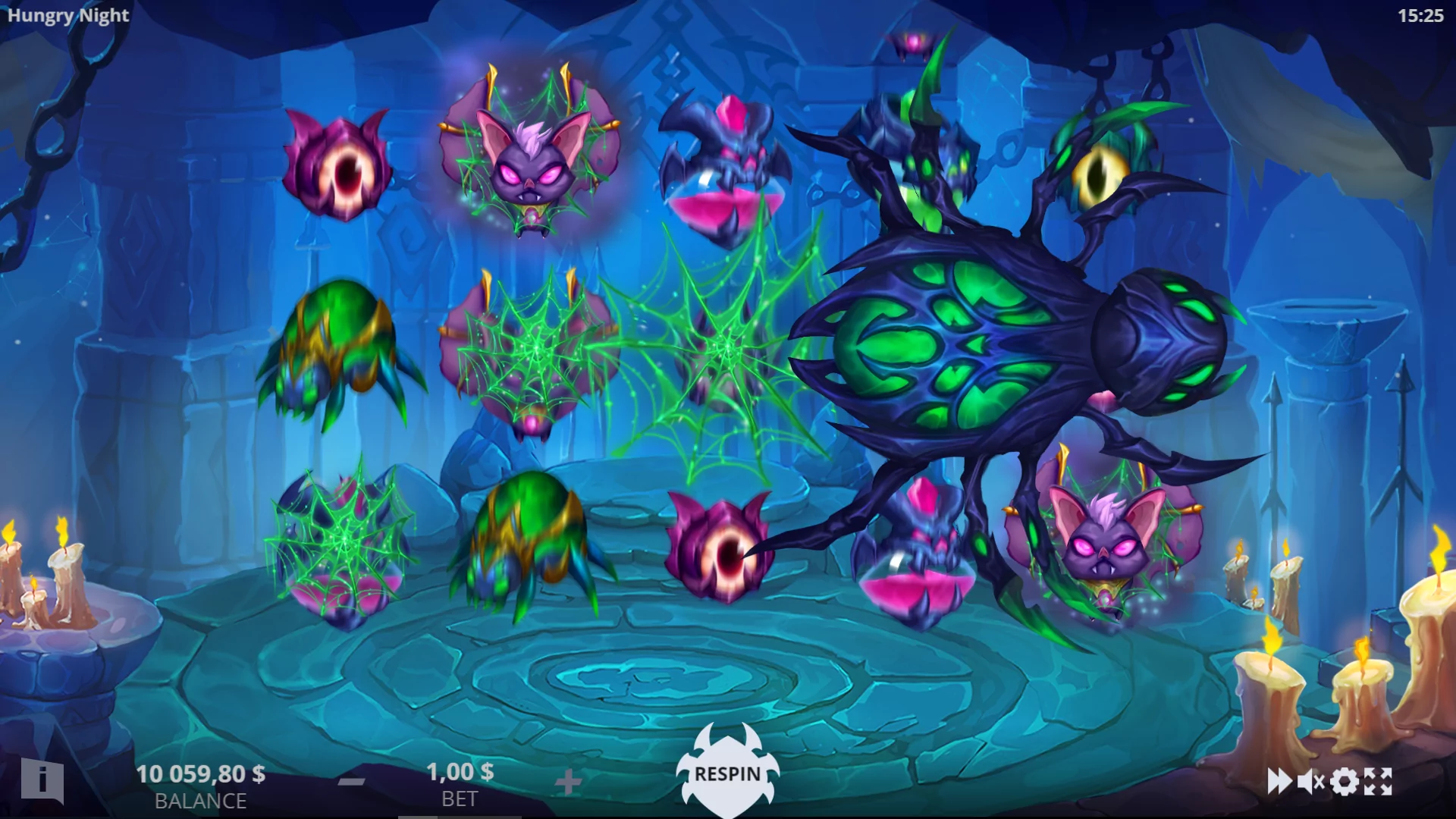The image size is (1456, 819).
Task: Increase the bet with the plus button
Action: 570,781
